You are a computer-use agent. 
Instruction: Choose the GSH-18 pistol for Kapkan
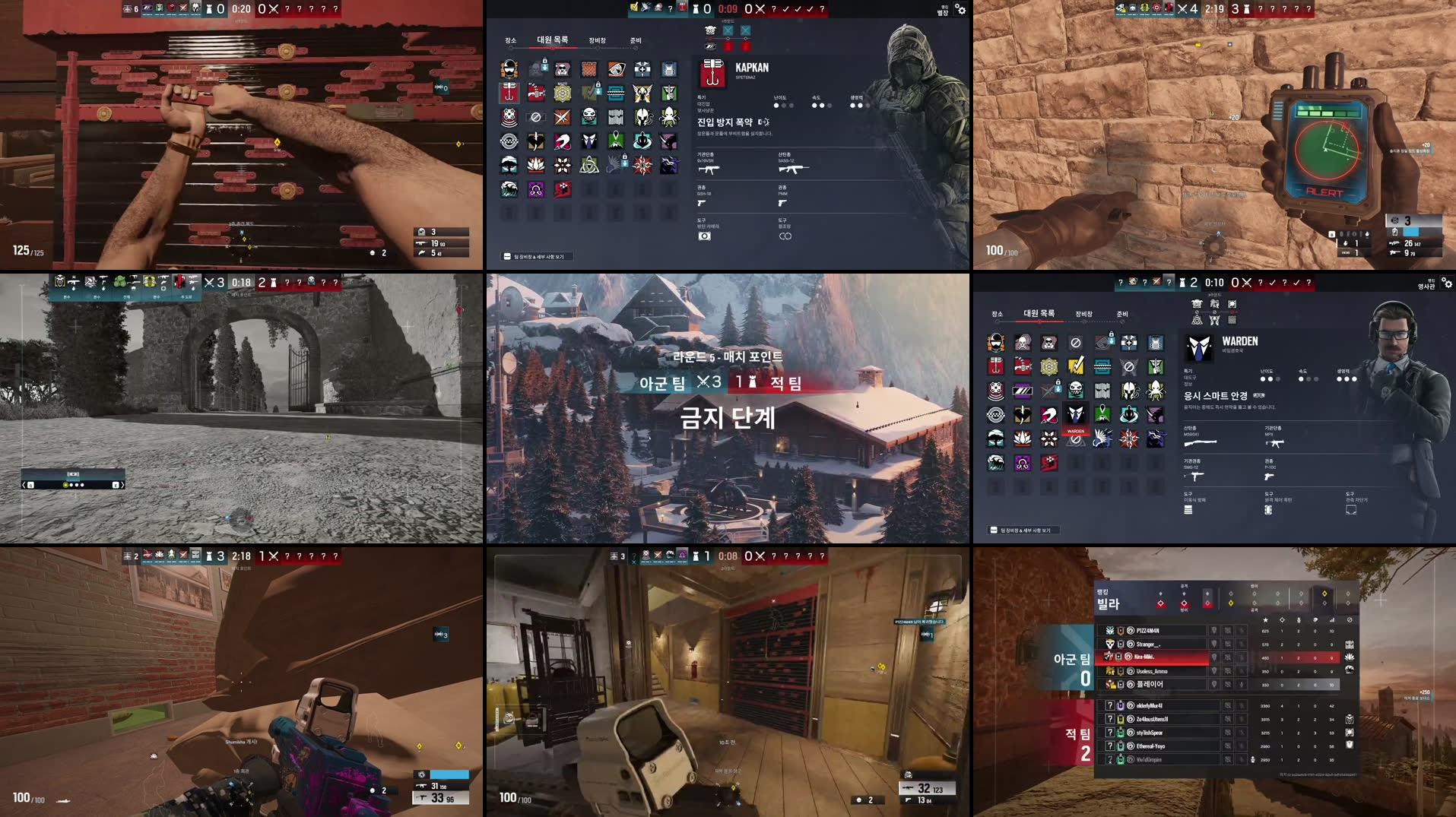tap(702, 203)
